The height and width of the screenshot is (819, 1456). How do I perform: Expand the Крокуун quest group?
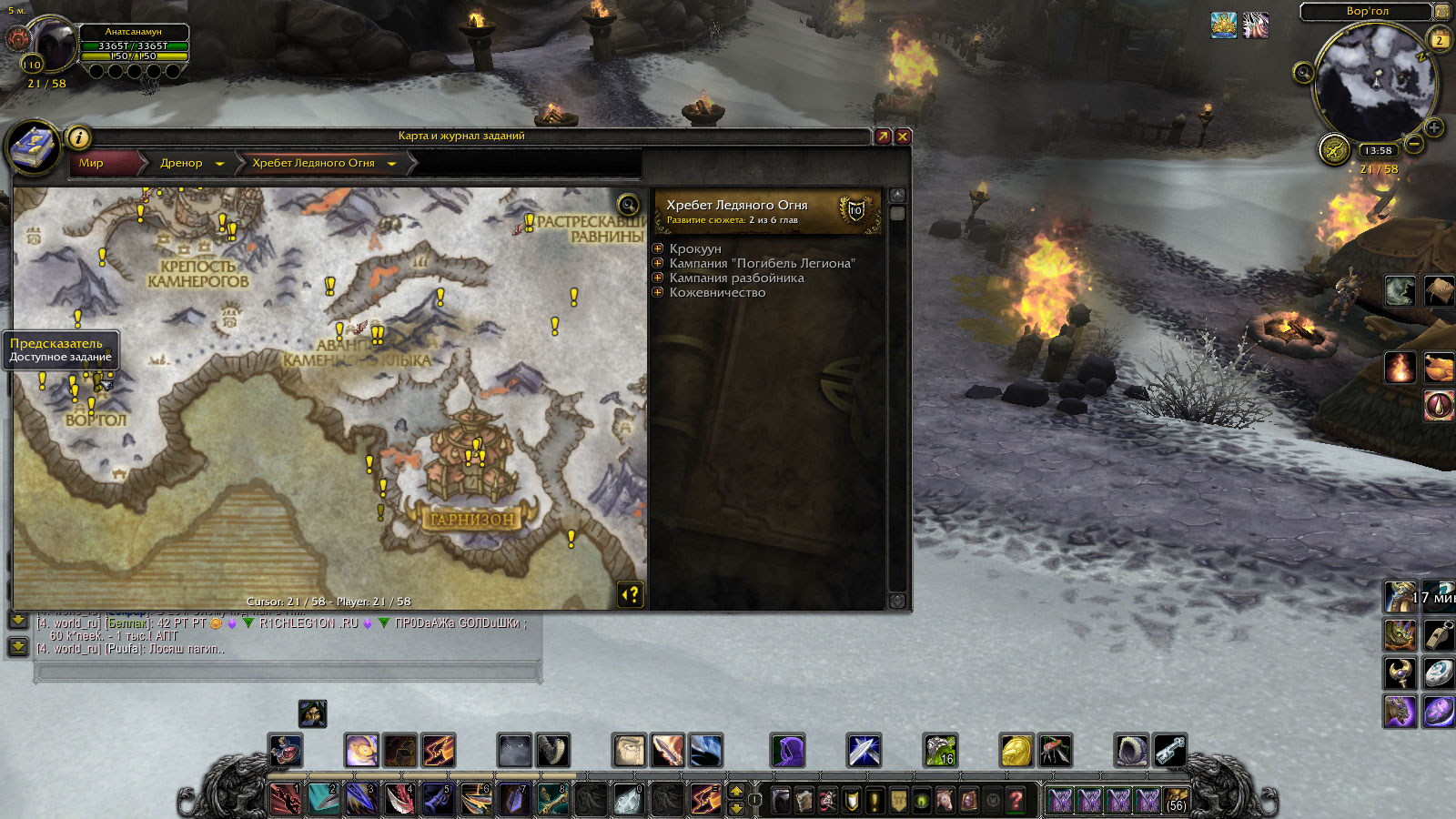[658, 248]
